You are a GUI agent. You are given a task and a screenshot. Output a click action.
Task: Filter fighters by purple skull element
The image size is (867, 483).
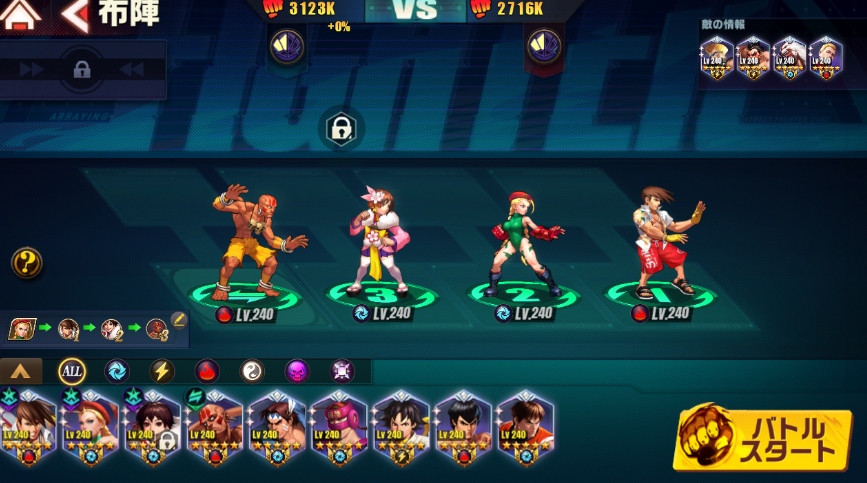click(298, 372)
